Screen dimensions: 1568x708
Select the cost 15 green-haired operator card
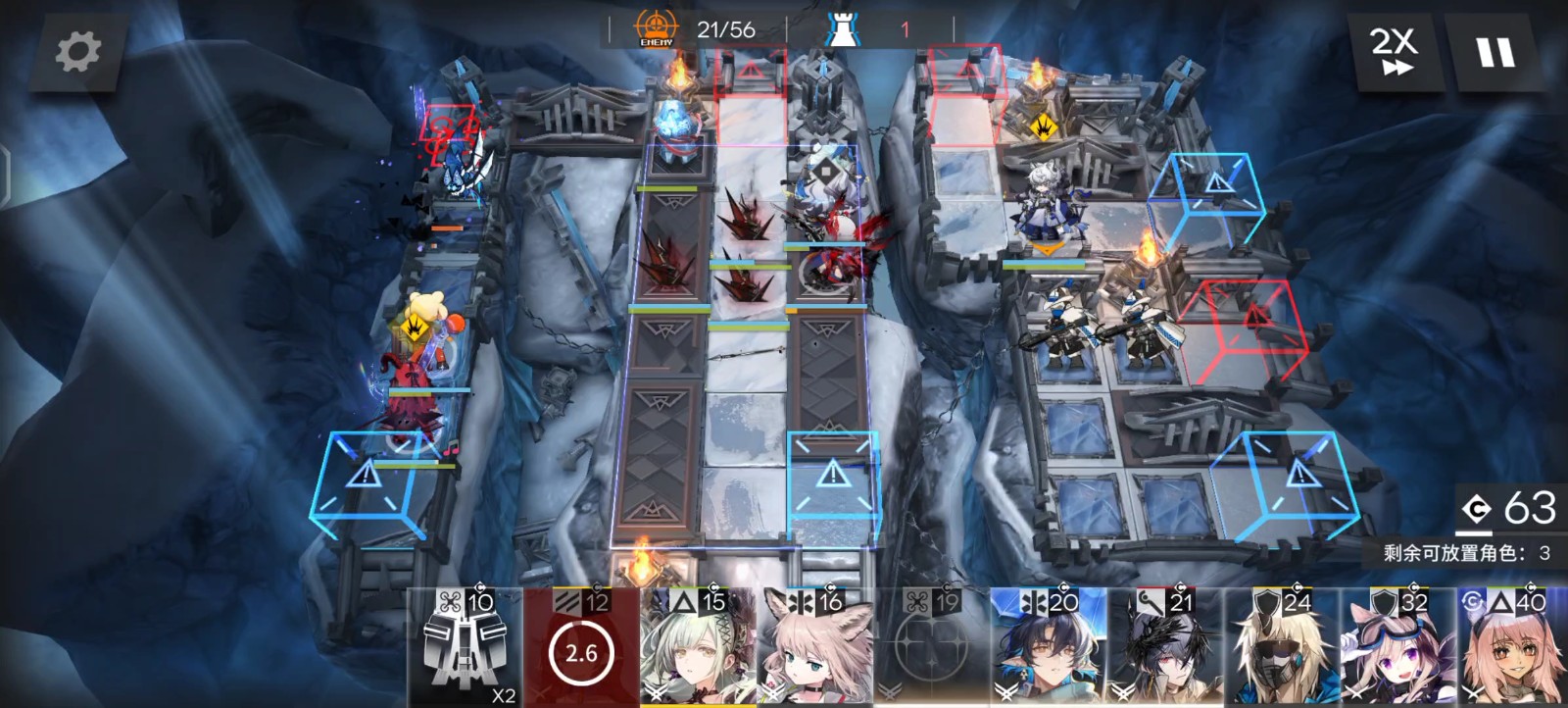click(x=698, y=649)
